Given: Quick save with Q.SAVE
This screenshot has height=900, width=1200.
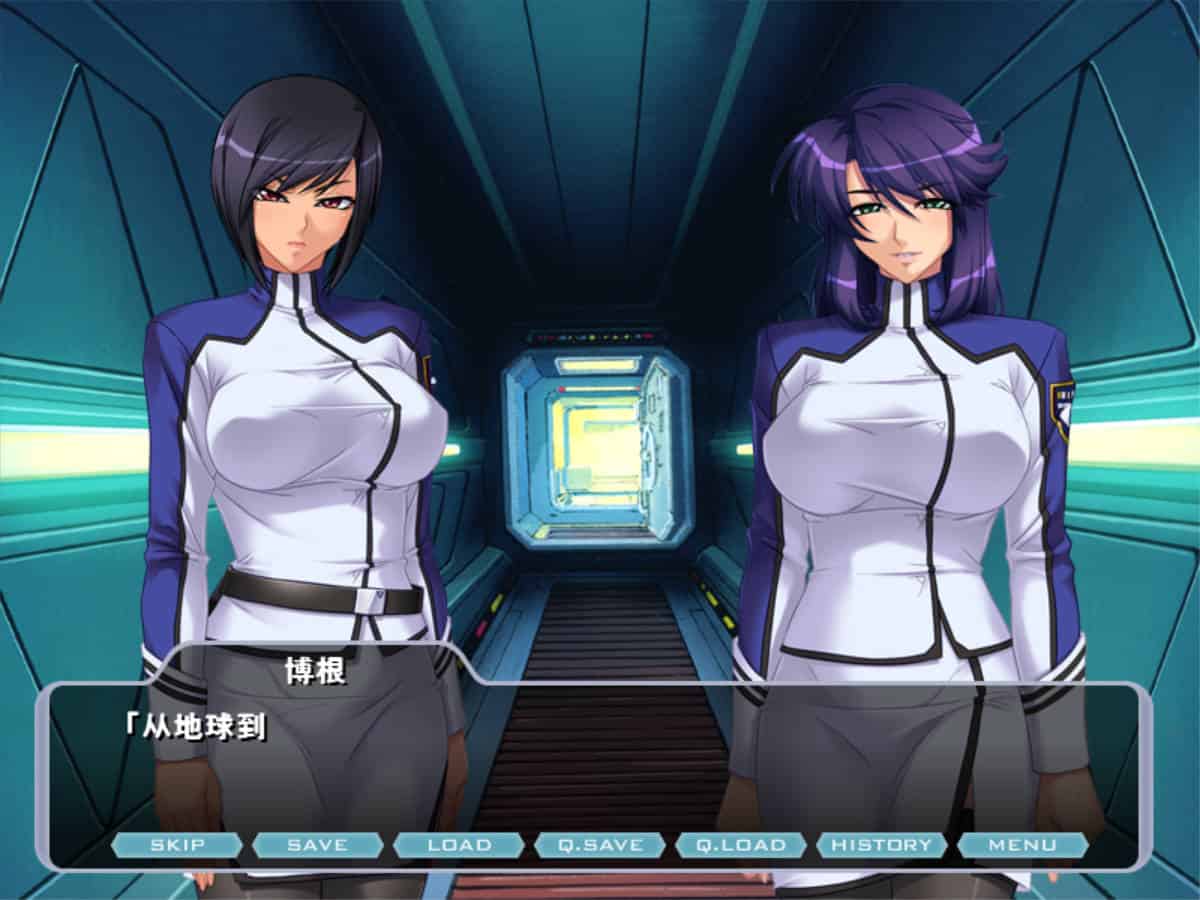Looking at the screenshot, I should (x=600, y=845).
